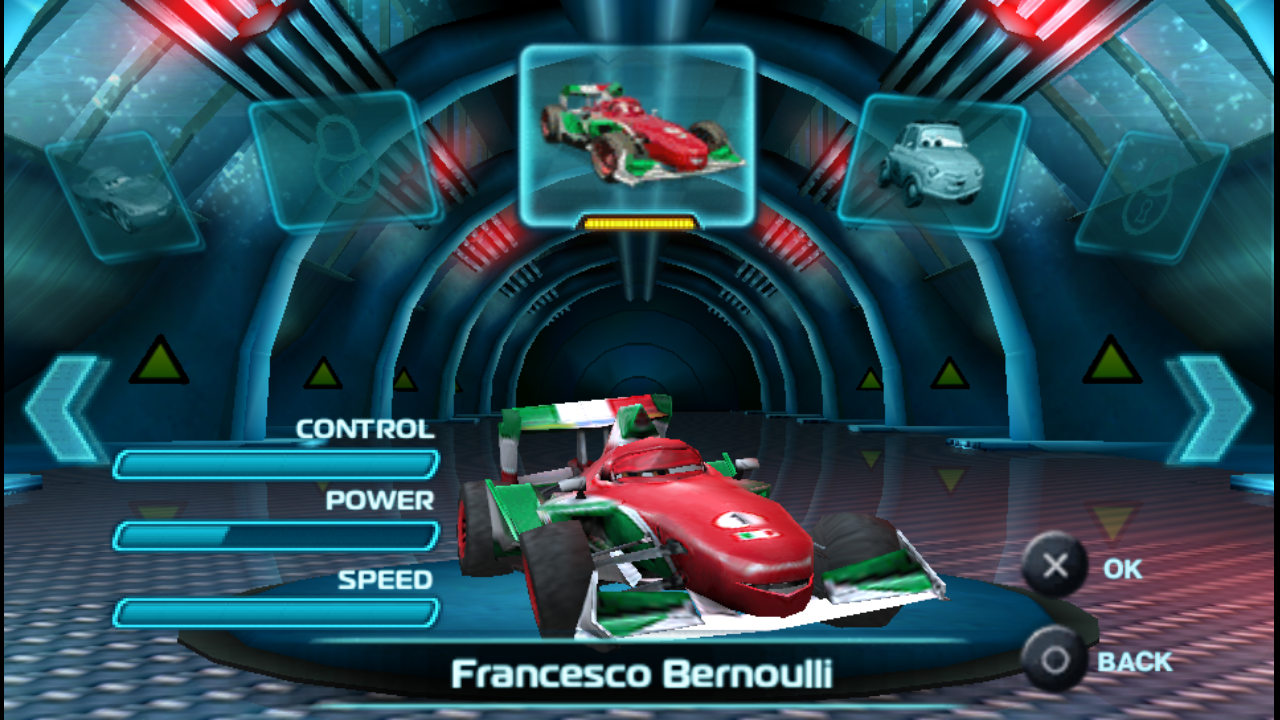This screenshot has width=1280, height=720.
Task: Click the green triangle near the right arrow
Action: point(1110,365)
